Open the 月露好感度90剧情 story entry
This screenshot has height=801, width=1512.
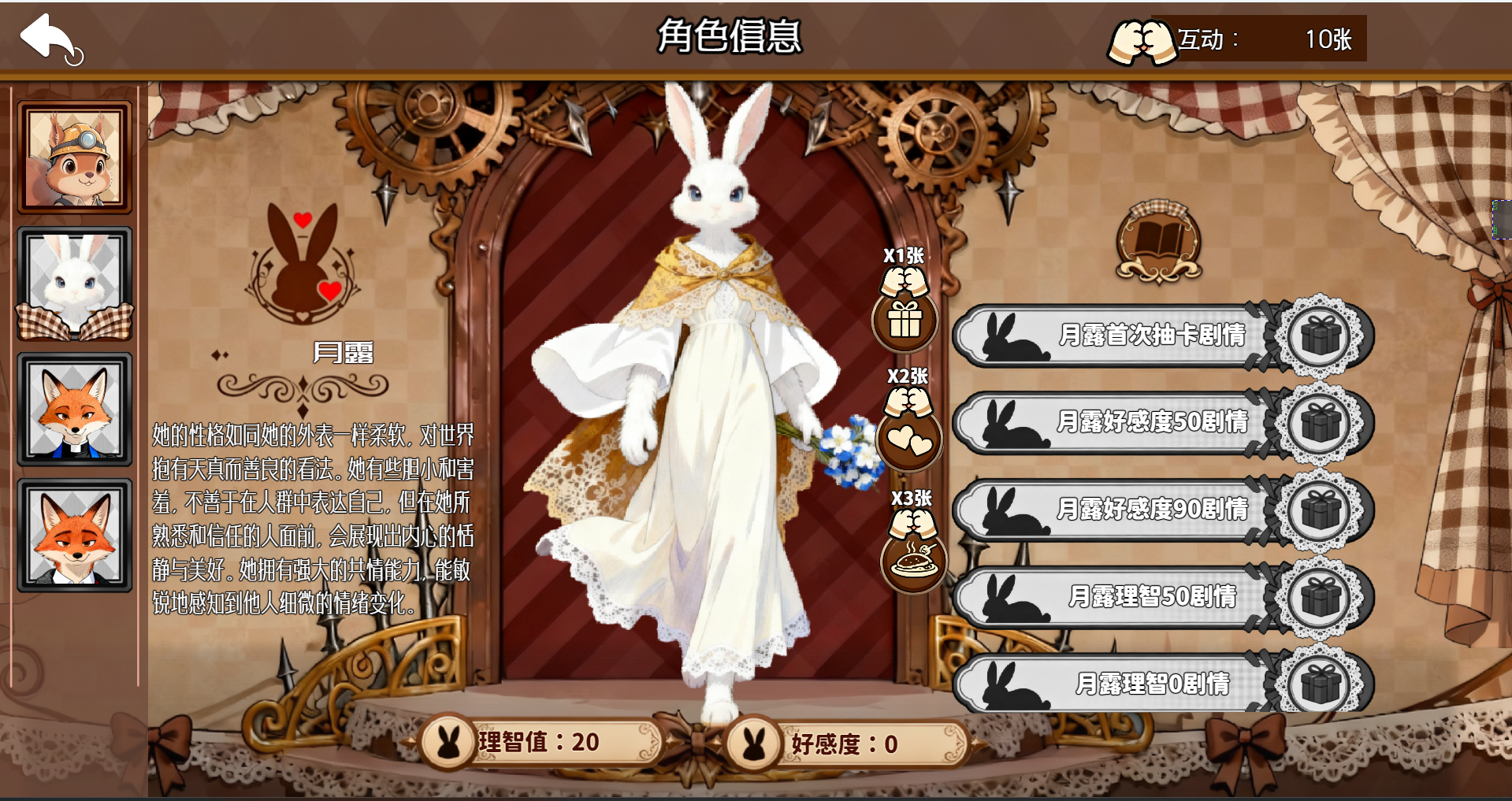1150,510
